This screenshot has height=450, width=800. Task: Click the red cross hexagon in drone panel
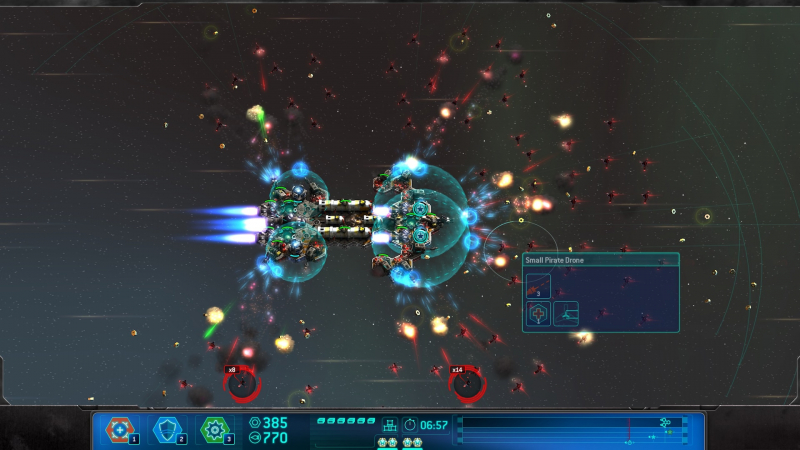point(540,314)
